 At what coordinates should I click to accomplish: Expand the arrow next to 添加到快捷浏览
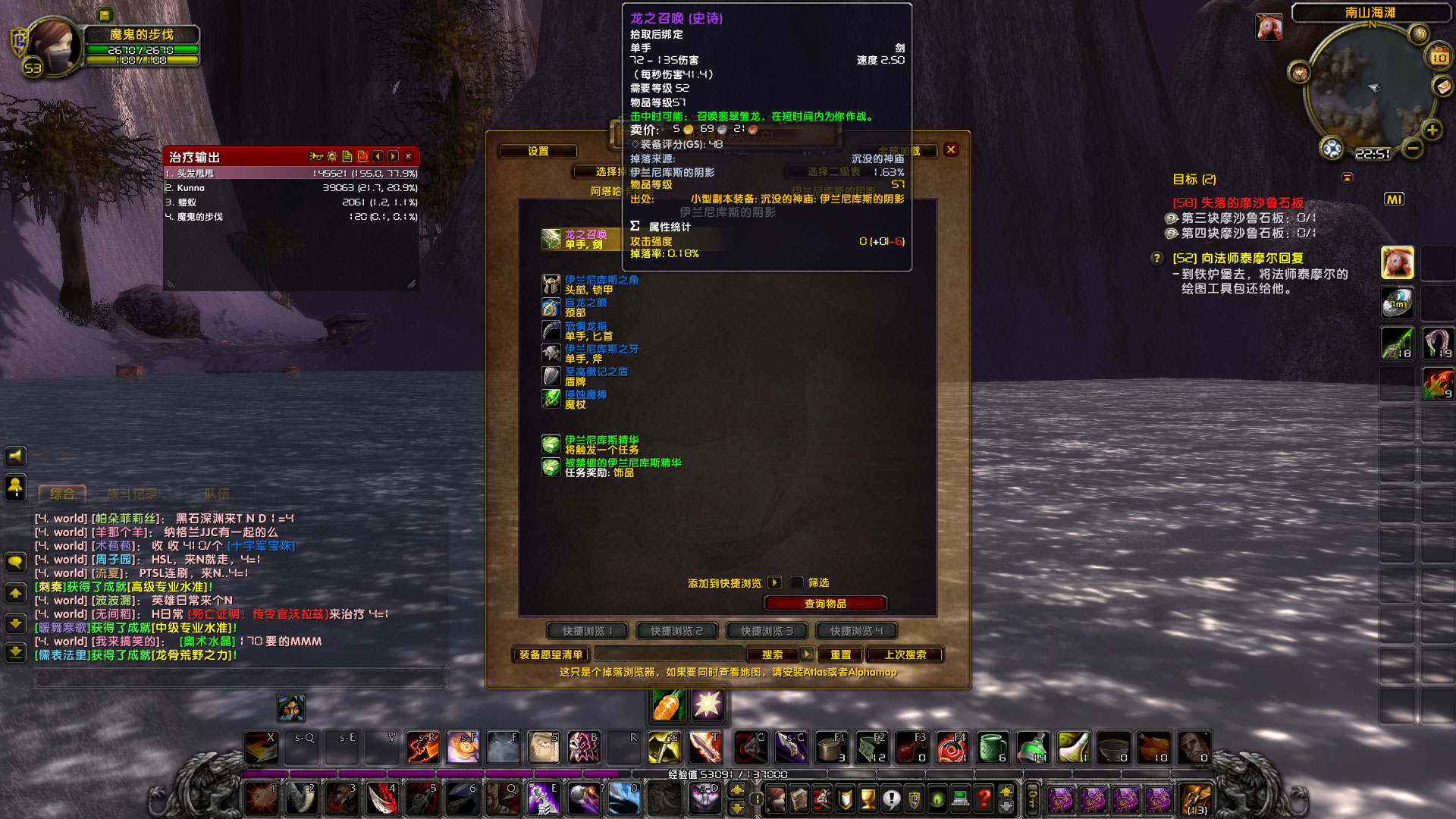[773, 582]
